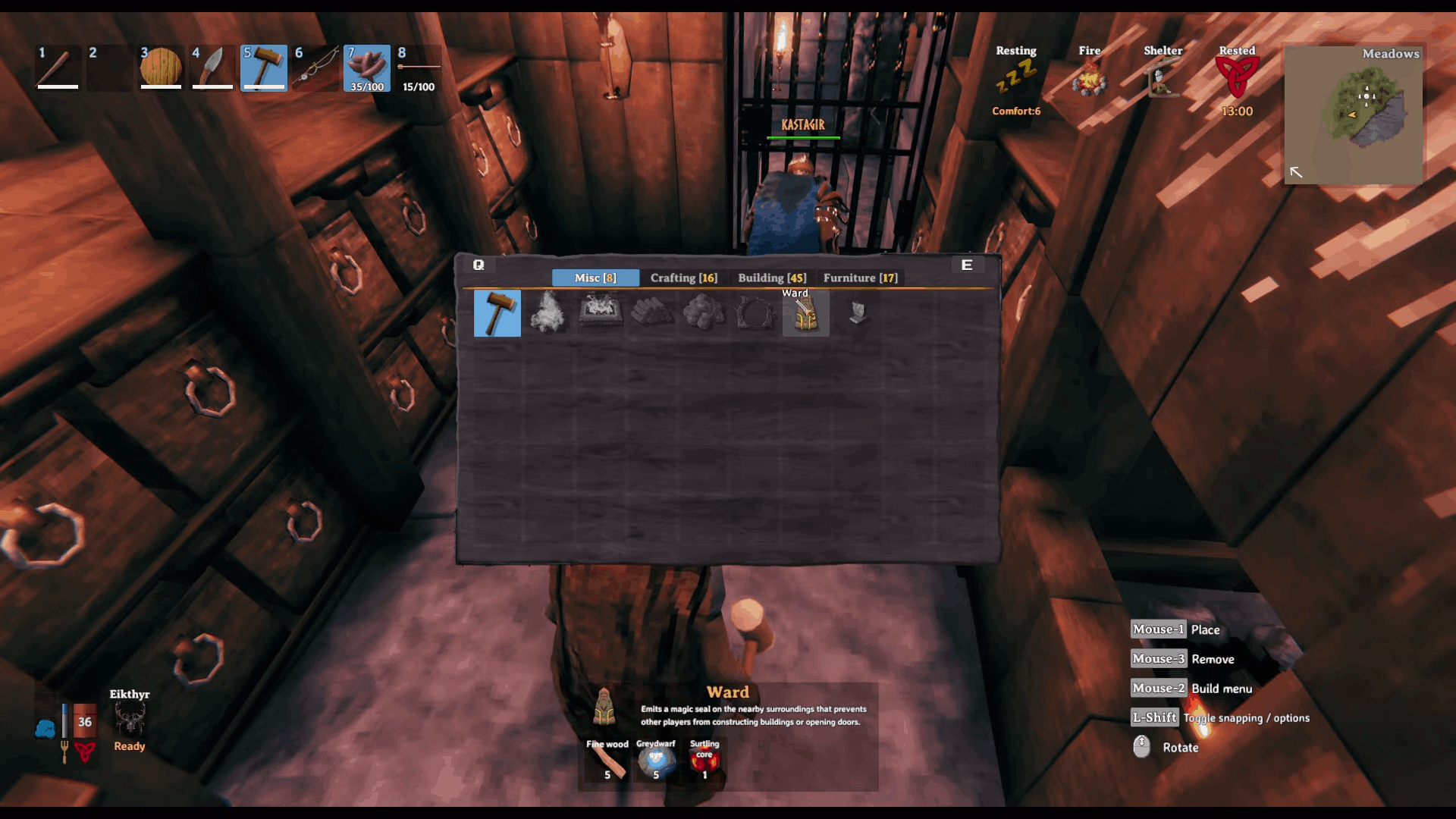This screenshot has height=819, width=1456.
Task: Select the hearth fire pit build piece
Action: click(600, 313)
